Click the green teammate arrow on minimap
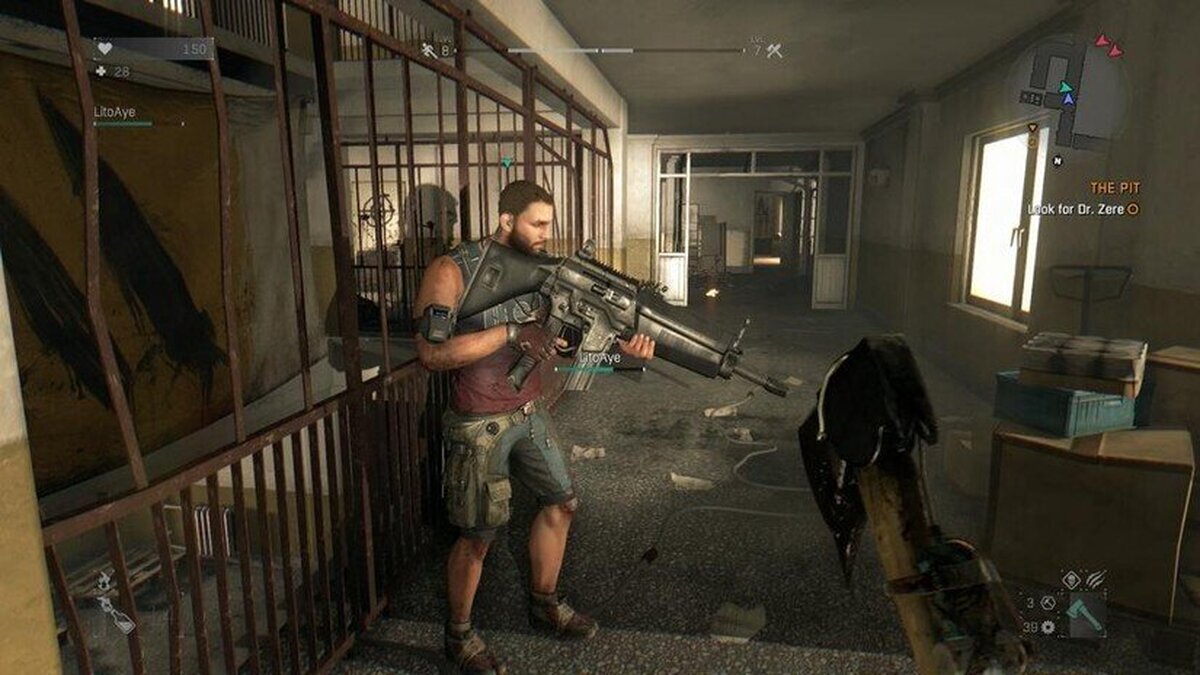 pos(1066,86)
